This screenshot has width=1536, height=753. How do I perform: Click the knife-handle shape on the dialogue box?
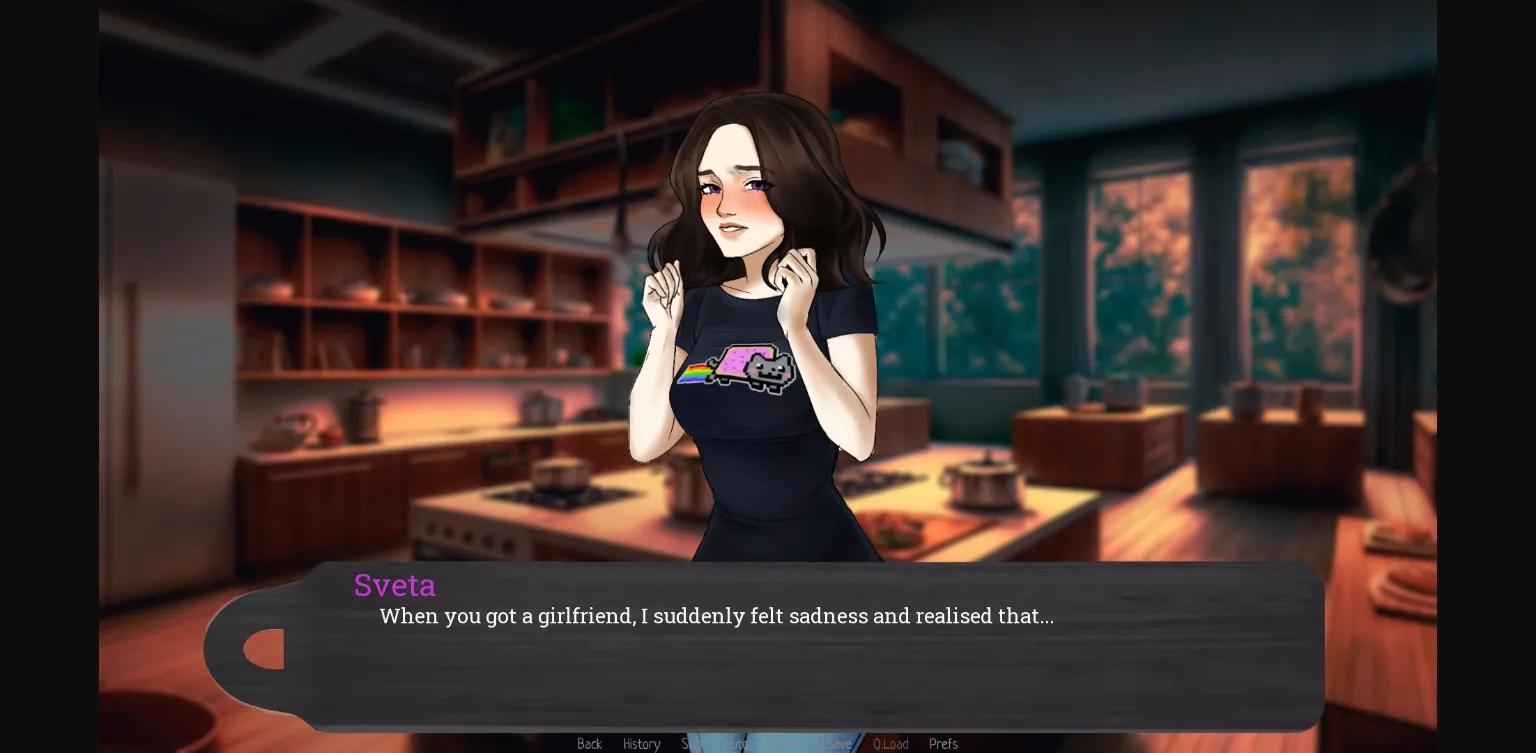click(262, 648)
